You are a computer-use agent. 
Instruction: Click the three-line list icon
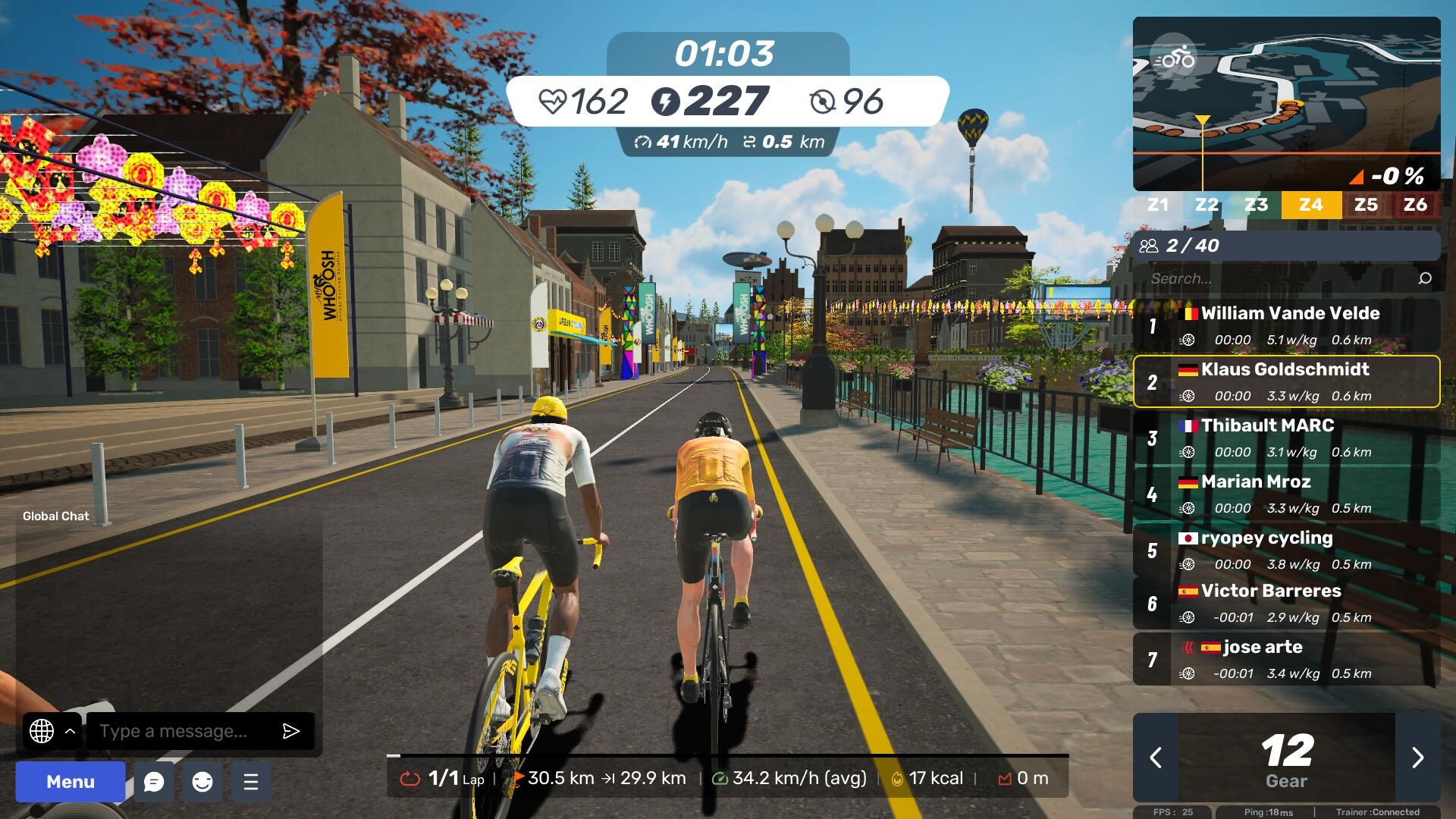[251, 782]
